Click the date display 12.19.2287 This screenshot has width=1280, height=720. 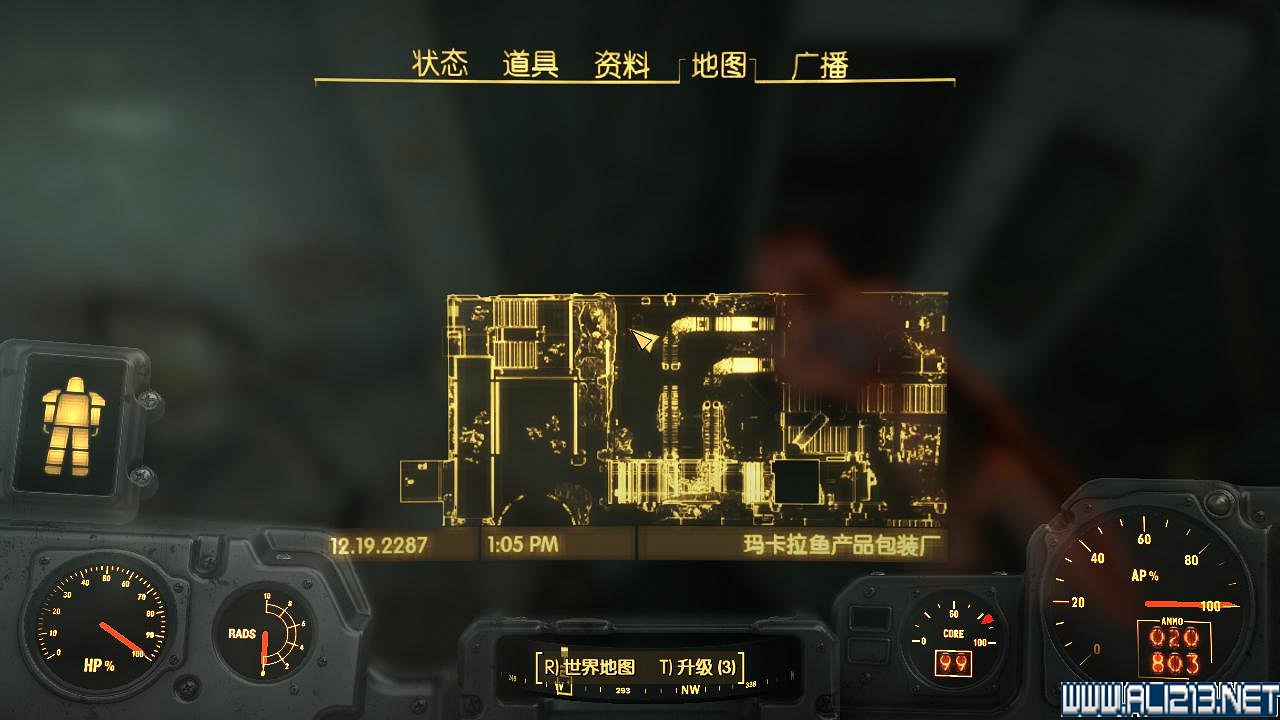click(377, 547)
